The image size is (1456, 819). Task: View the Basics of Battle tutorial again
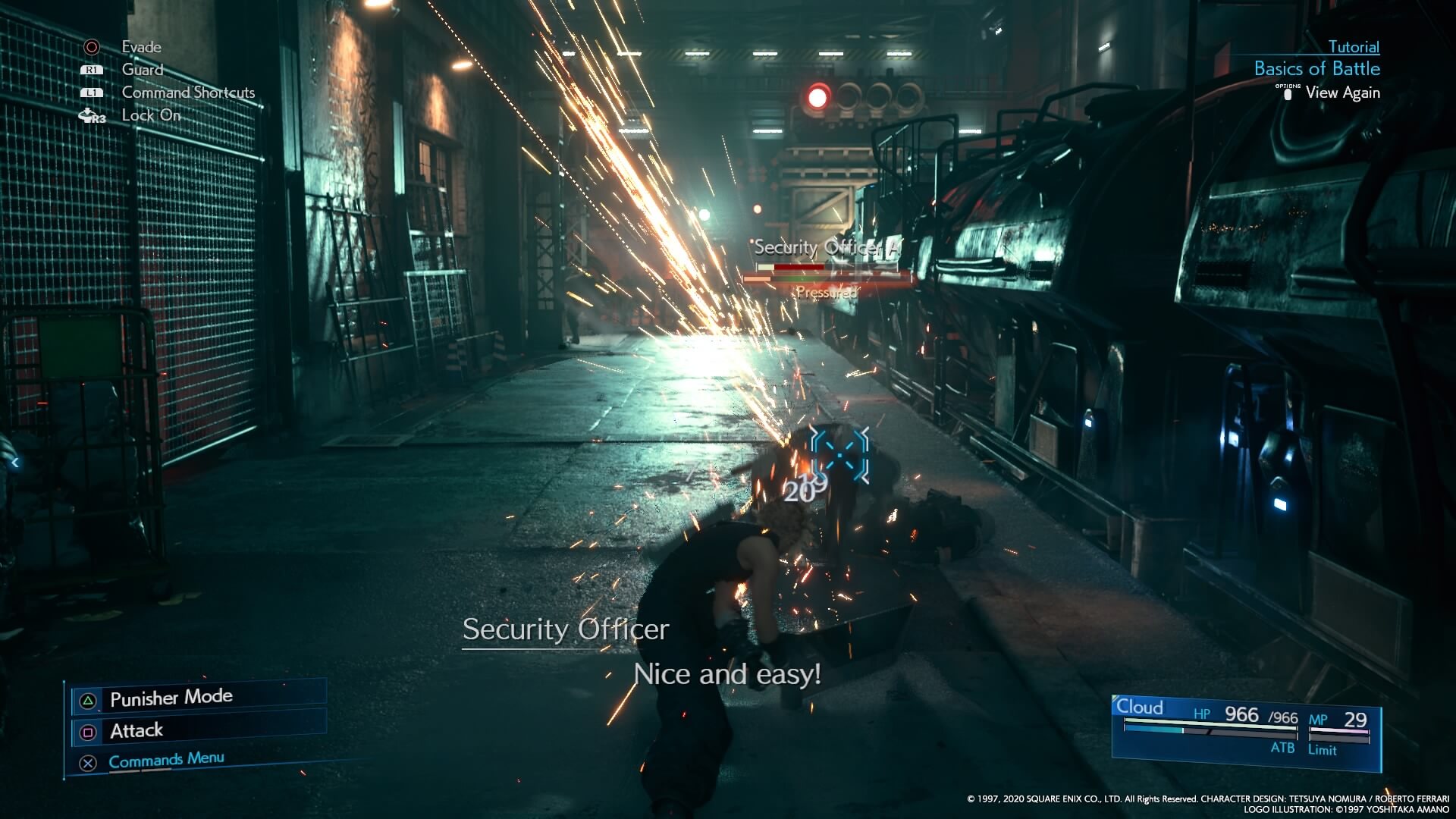coord(1341,93)
